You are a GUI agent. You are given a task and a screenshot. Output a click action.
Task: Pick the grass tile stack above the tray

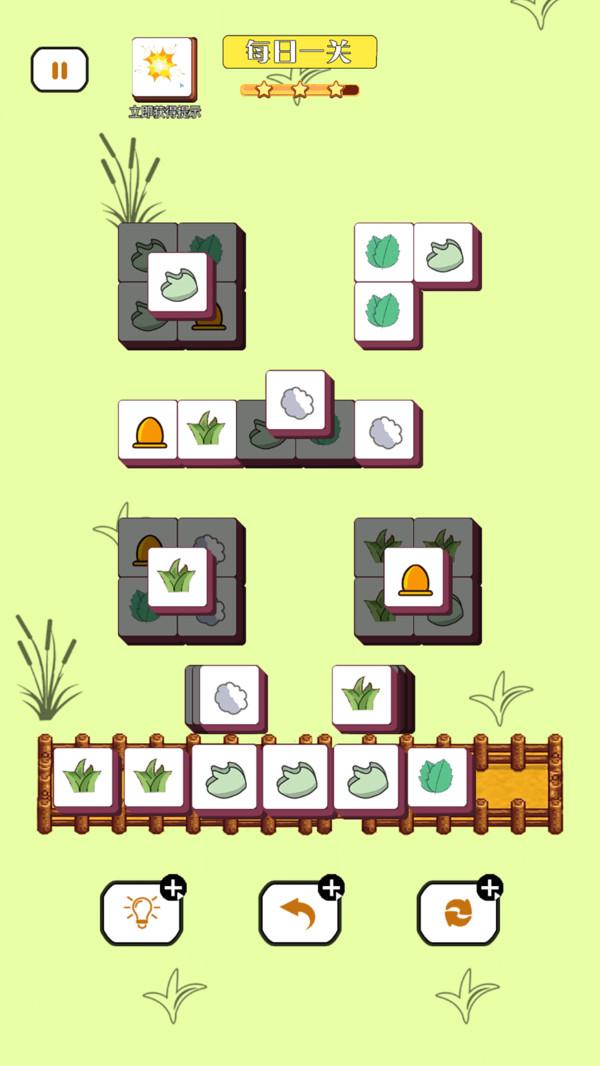pos(361,695)
